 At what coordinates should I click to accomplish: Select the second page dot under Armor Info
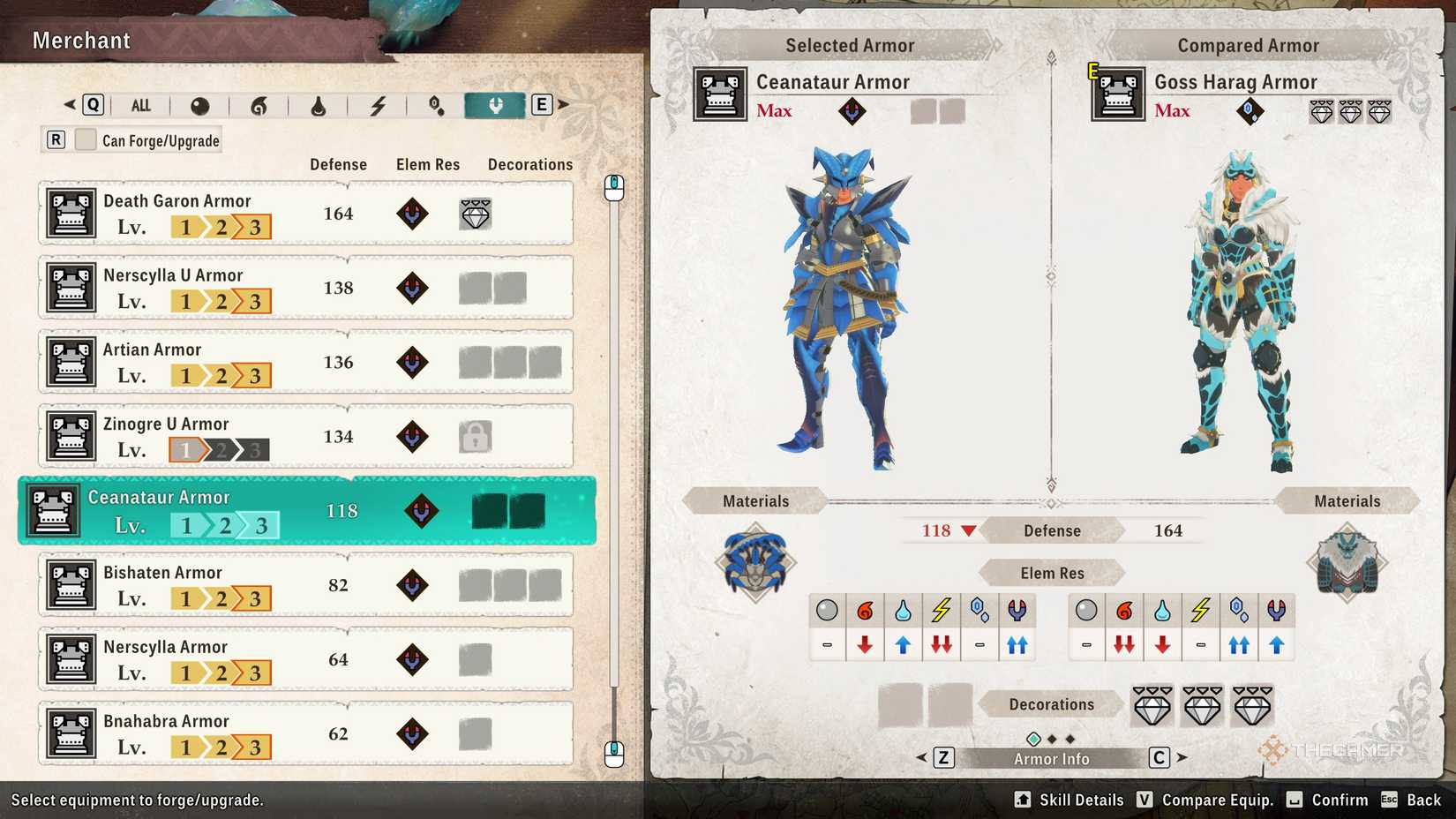click(x=1053, y=738)
